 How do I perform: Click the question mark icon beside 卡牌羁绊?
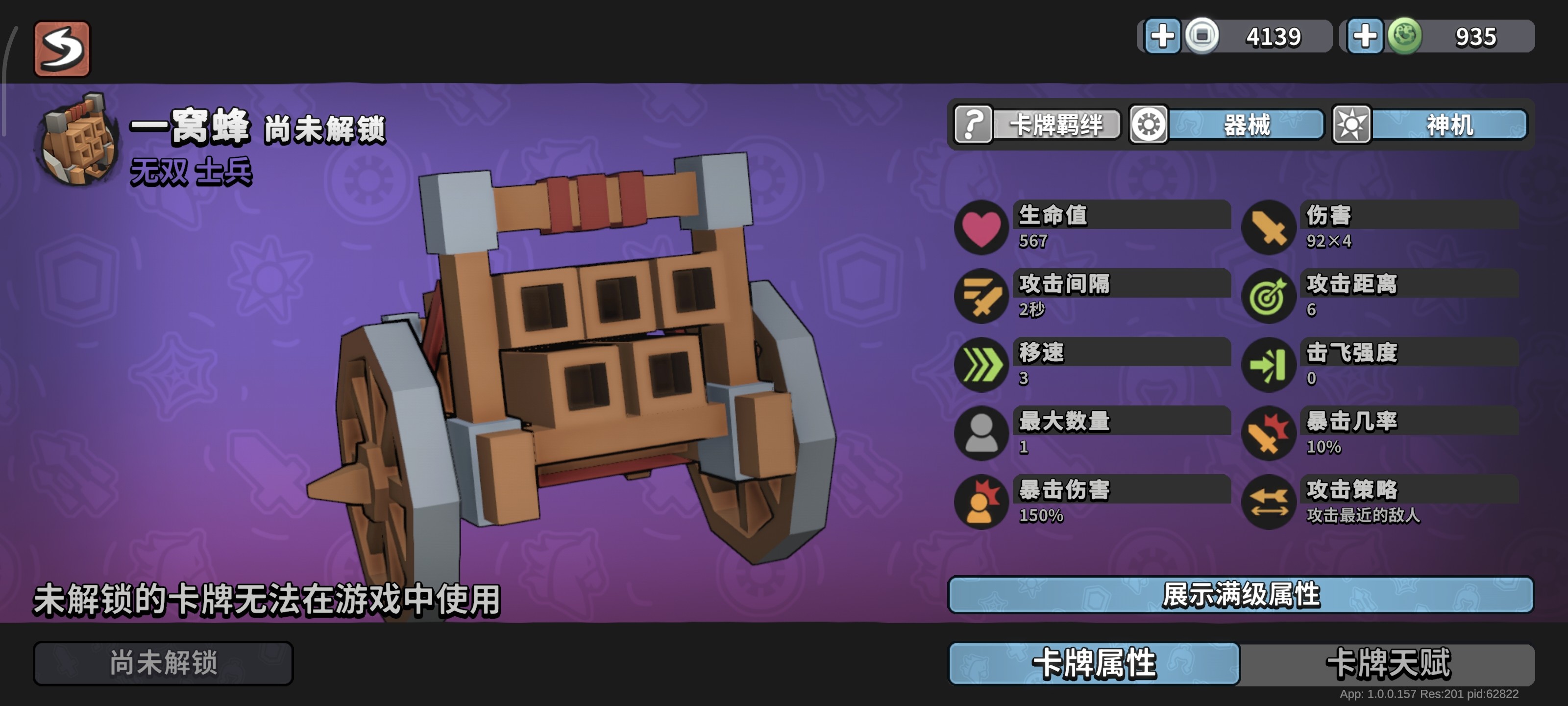click(x=974, y=125)
